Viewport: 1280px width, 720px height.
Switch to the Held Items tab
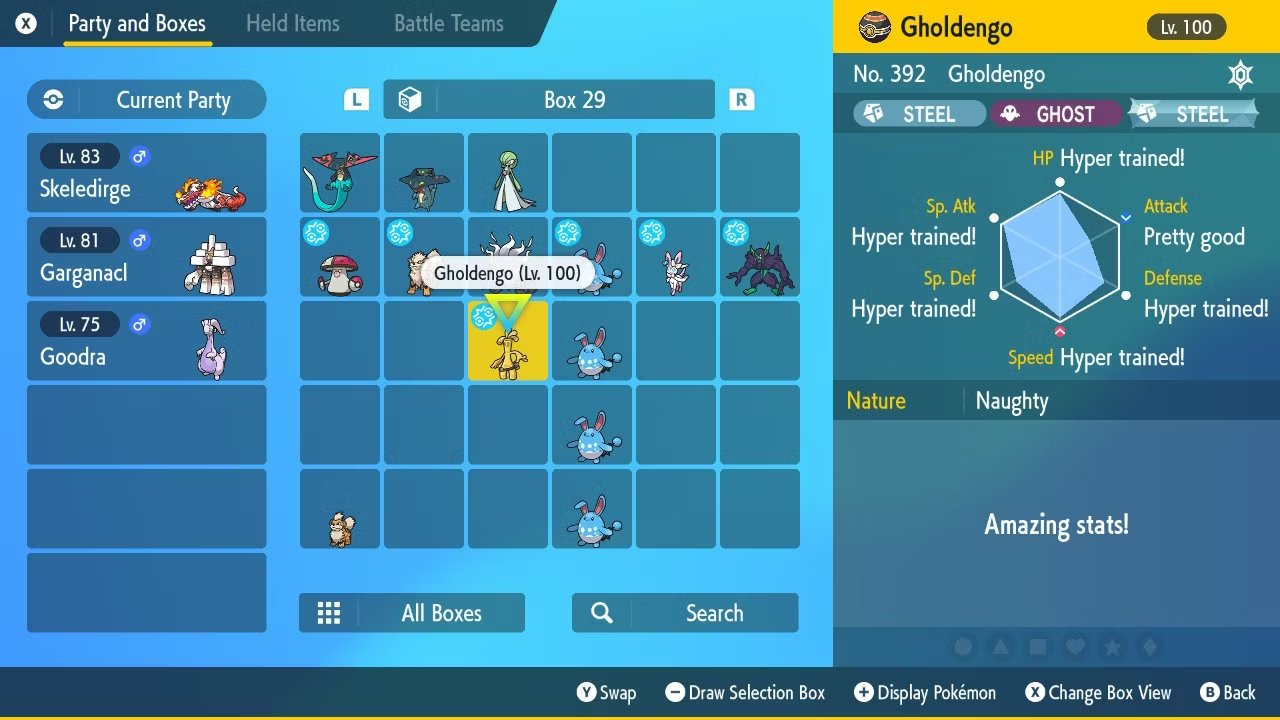[x=292, y=23]
